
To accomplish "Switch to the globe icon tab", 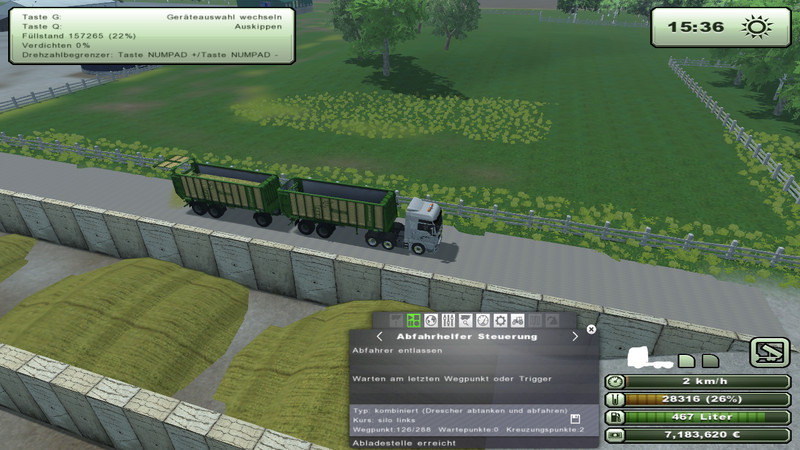I will pos(431,321).
